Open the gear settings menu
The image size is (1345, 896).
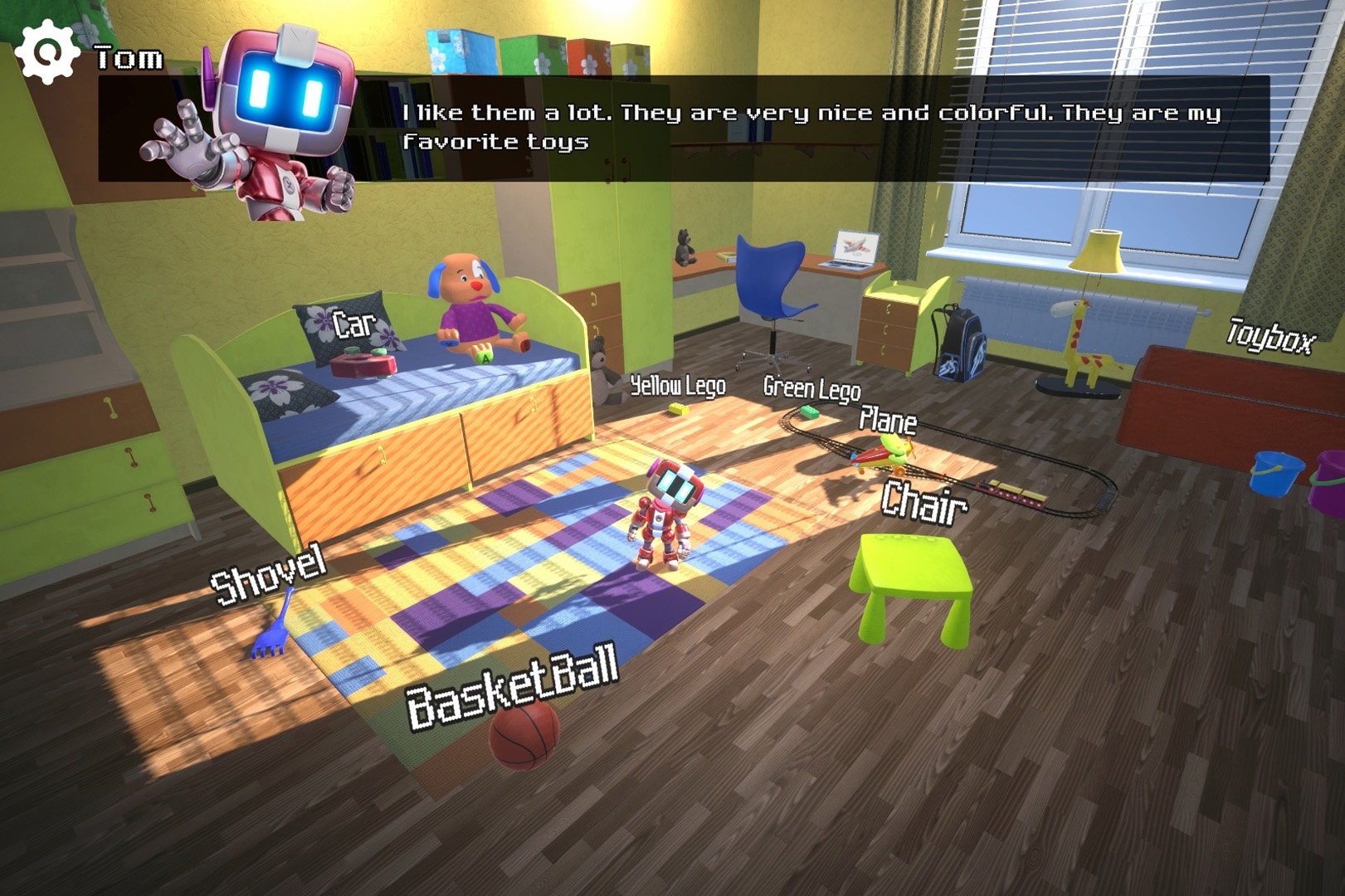coord(47,51)
